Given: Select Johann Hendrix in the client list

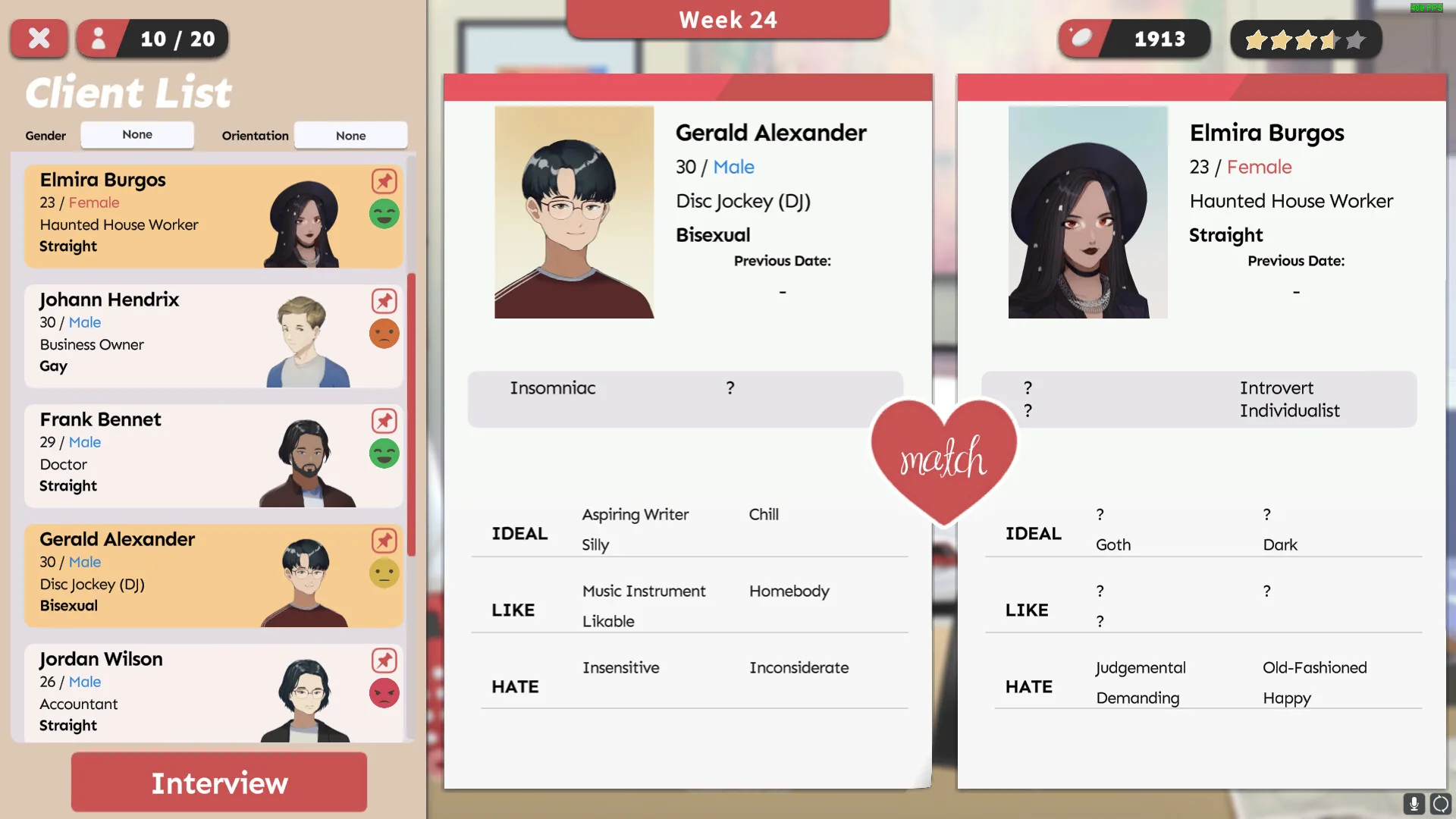Looking at the screenshot, I should (190, 334).
